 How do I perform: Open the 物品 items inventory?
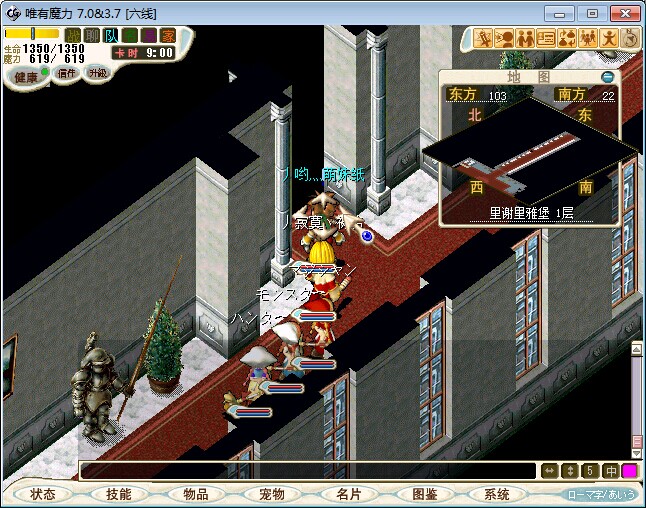195,494
